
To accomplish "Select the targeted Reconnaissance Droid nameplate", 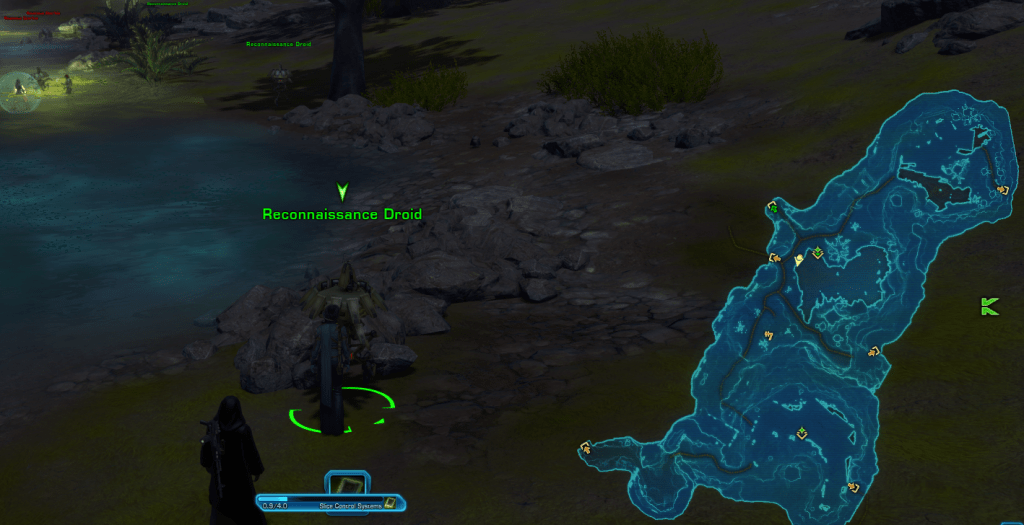I will coord(342,214).
